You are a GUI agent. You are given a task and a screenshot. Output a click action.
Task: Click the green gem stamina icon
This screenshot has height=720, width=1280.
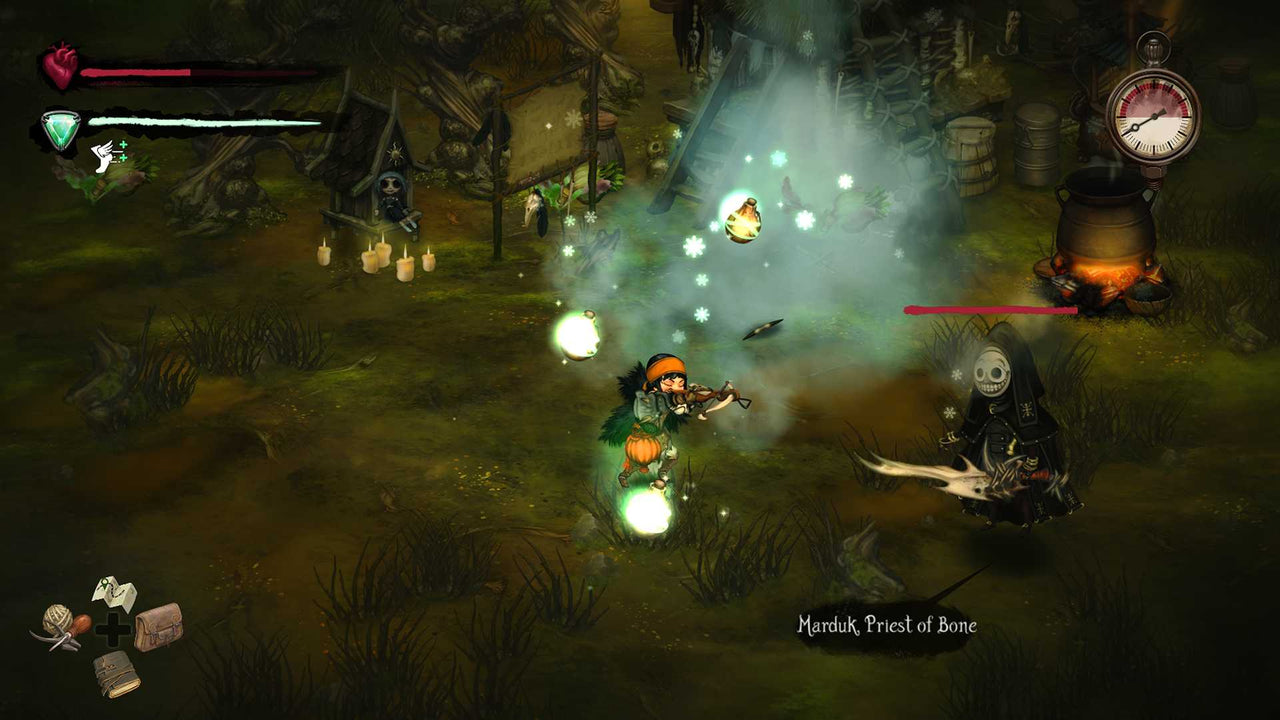62,128
